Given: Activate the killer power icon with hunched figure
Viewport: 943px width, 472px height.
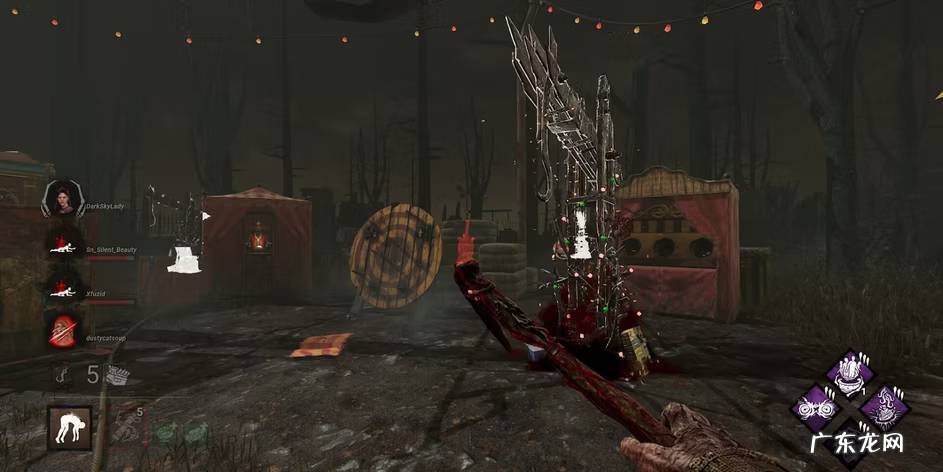Looking at the screenshot, I should [x=69, y=427].
